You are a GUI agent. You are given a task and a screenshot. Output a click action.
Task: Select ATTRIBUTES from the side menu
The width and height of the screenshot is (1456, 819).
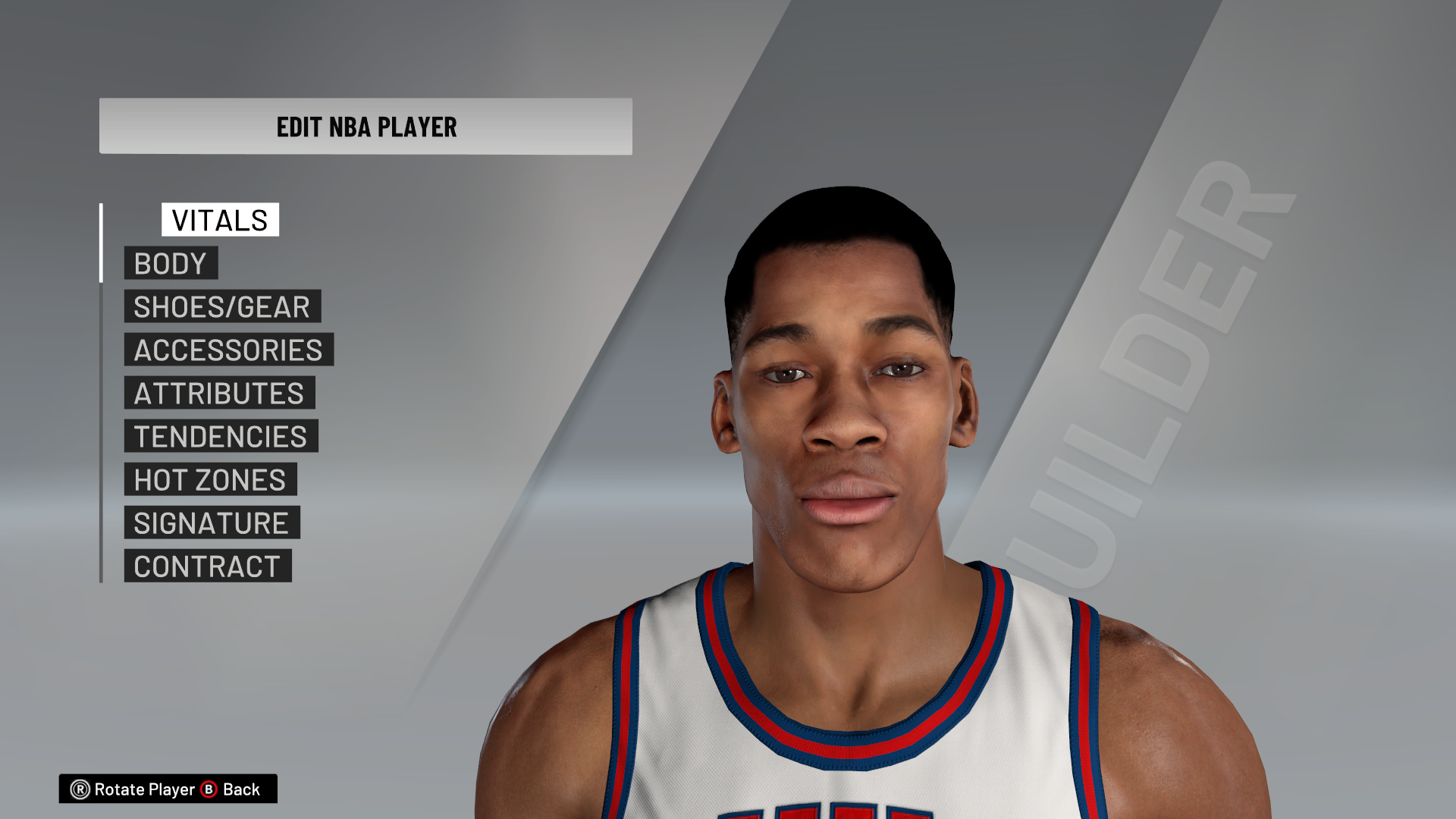pos(218,393)
